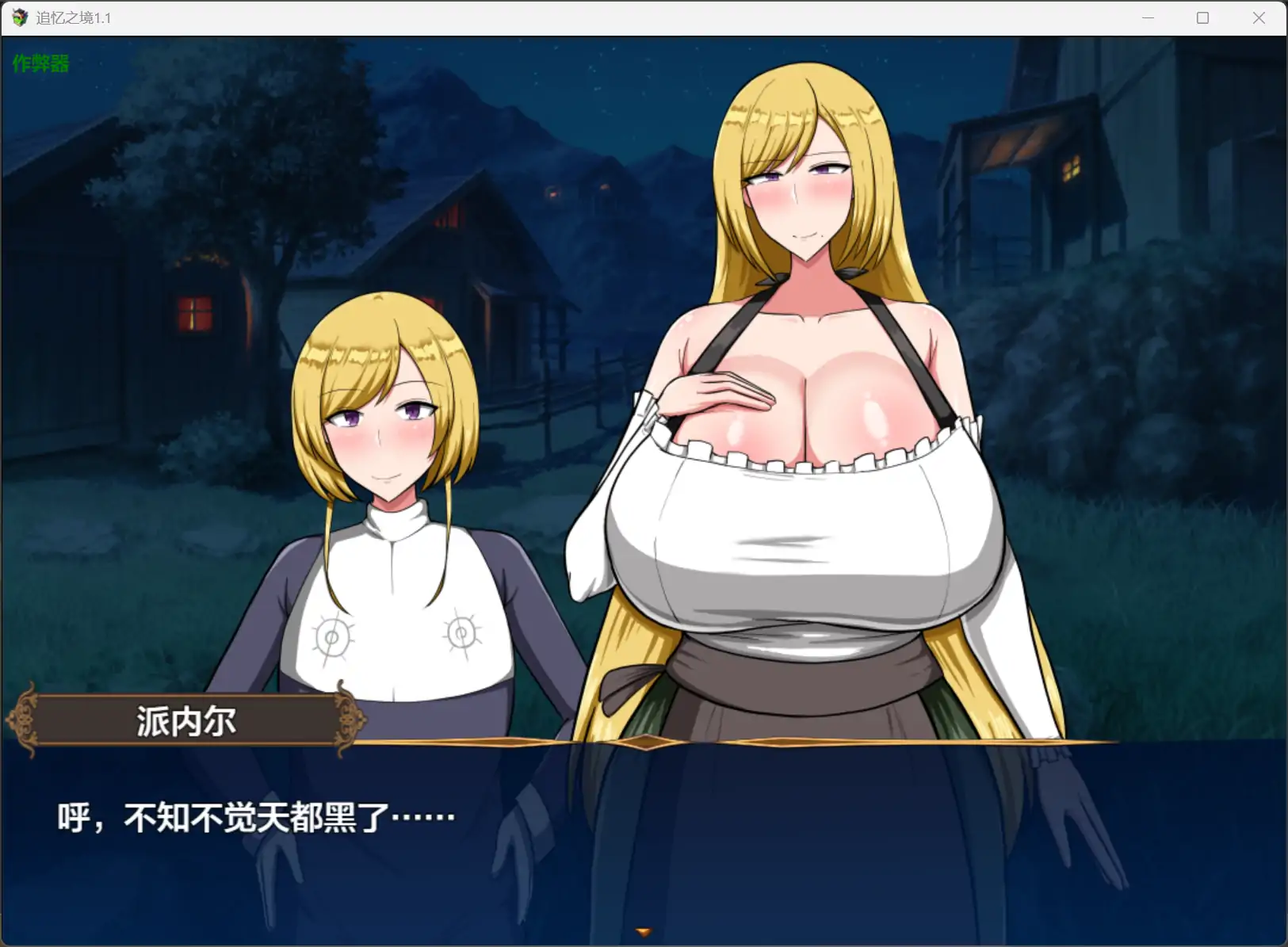Maximize the game window
1288x947 pixels.
(1202, 17)
